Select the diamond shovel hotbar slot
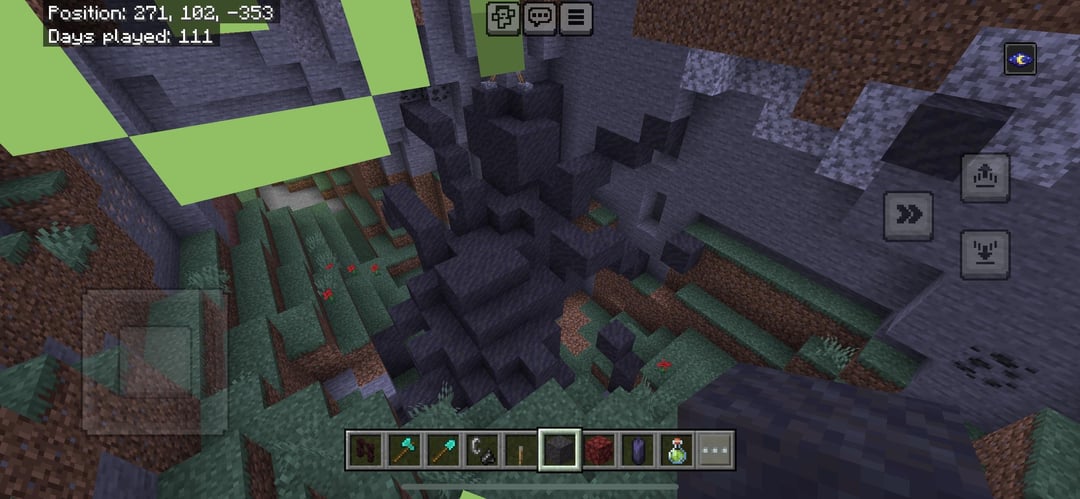Viewport: 1080px width, 499px height. [444, 450]
